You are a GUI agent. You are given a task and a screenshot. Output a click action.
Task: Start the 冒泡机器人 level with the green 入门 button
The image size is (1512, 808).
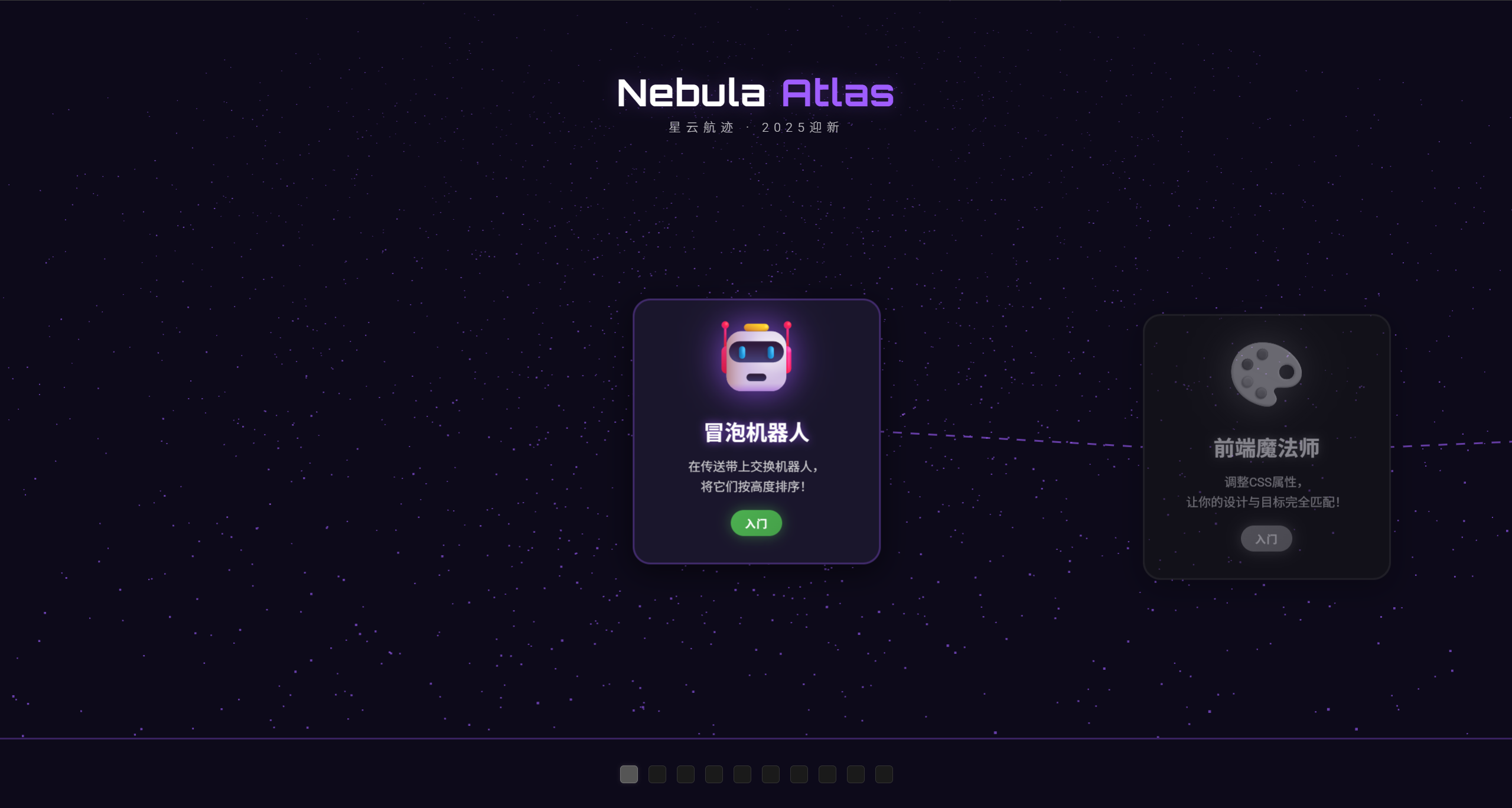coord(756,523)
